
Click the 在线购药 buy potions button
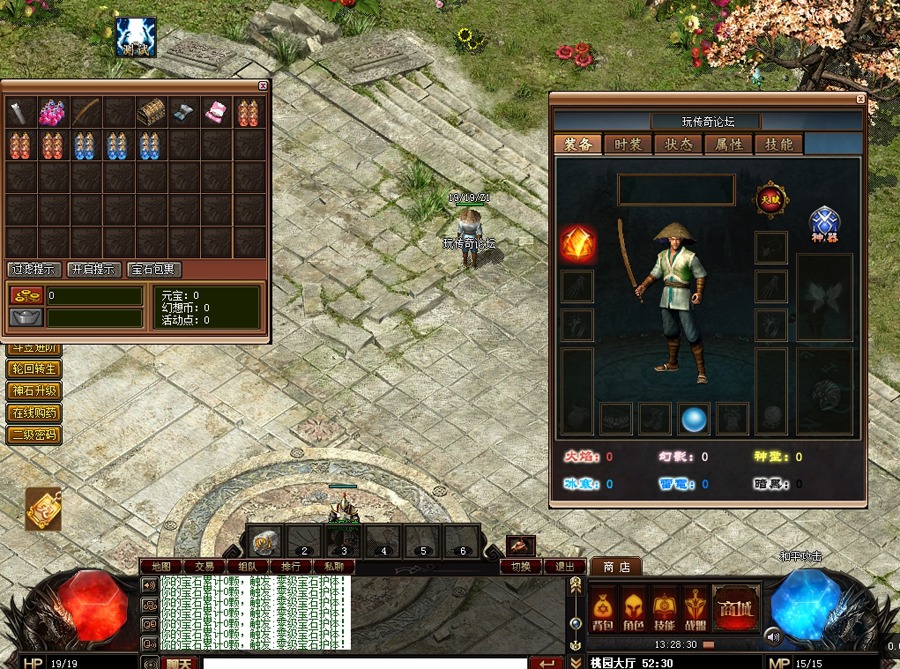point(35,413)
